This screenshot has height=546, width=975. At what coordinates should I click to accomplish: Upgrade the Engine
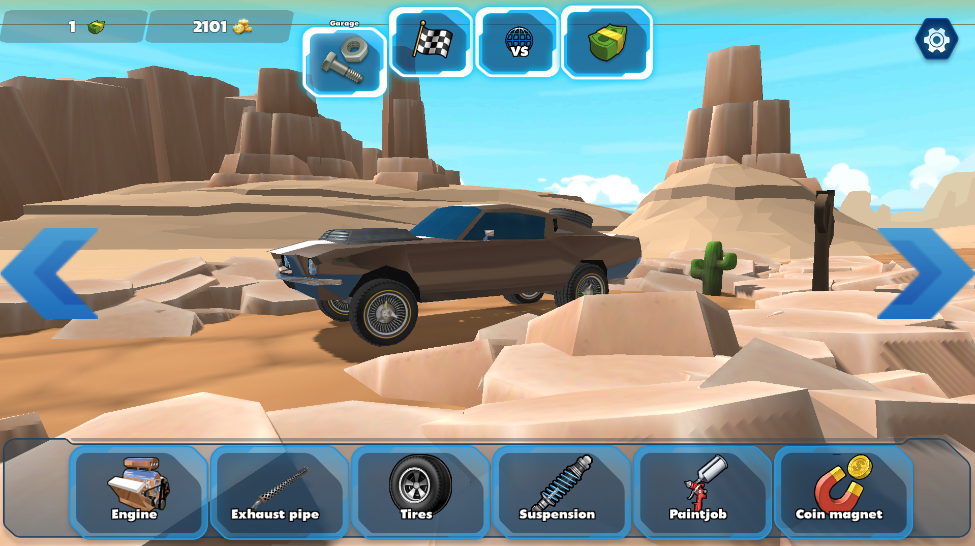(x=137, y=490)
